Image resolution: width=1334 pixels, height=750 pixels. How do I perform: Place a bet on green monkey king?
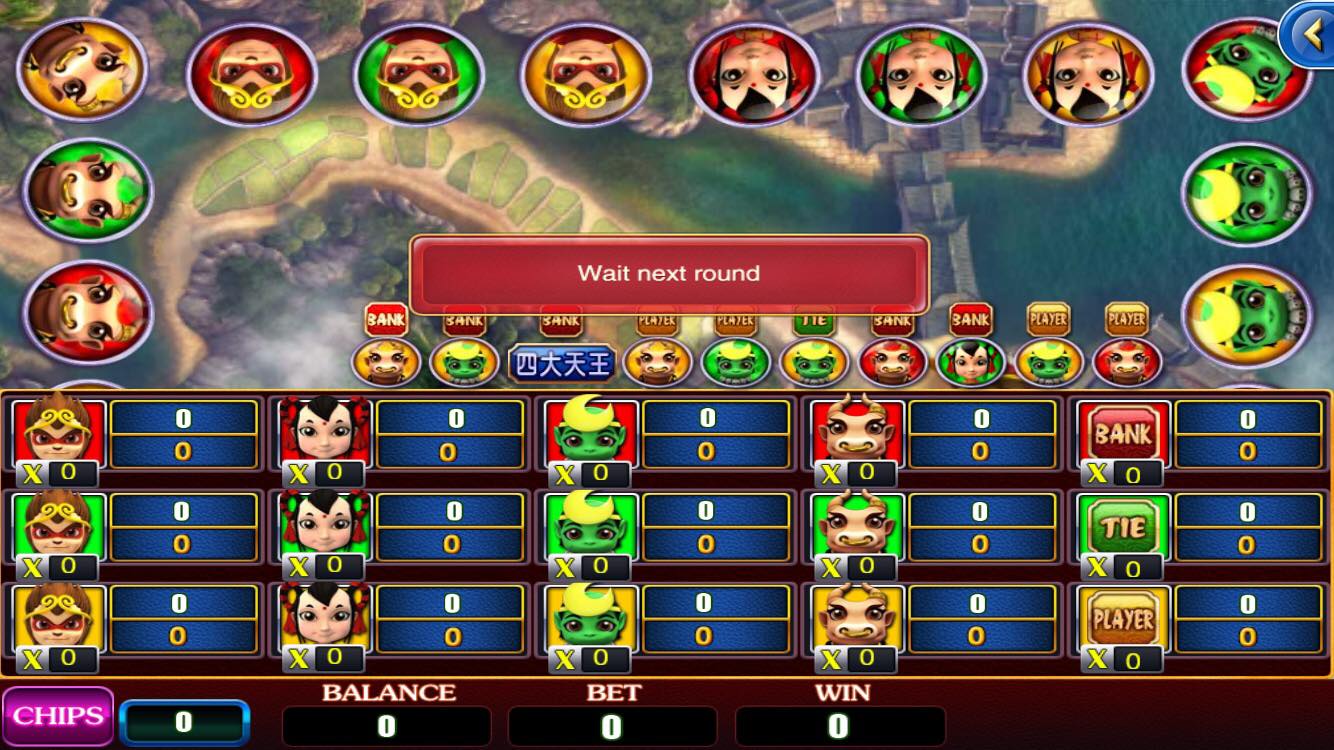click(59, 527)
